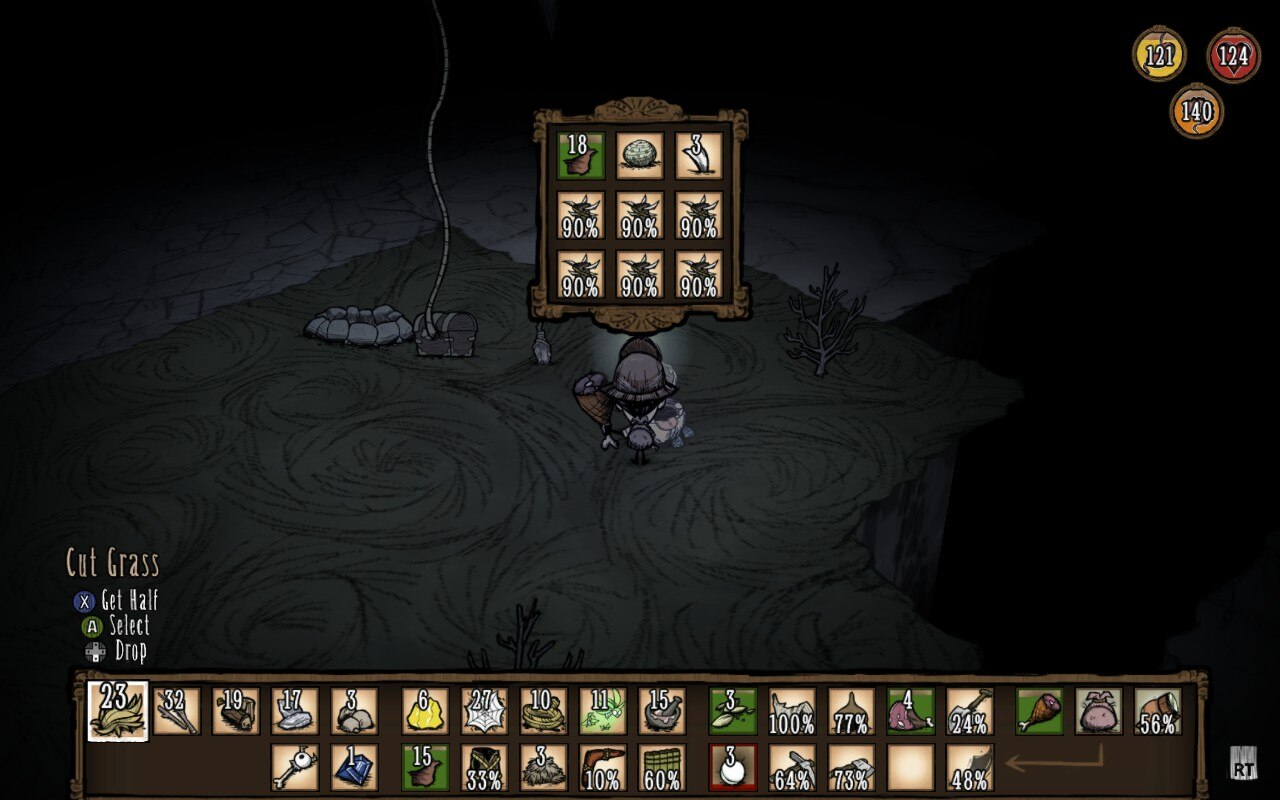Select the 73% axe in inventory
1280x800 pixels.
coord(851,766)
